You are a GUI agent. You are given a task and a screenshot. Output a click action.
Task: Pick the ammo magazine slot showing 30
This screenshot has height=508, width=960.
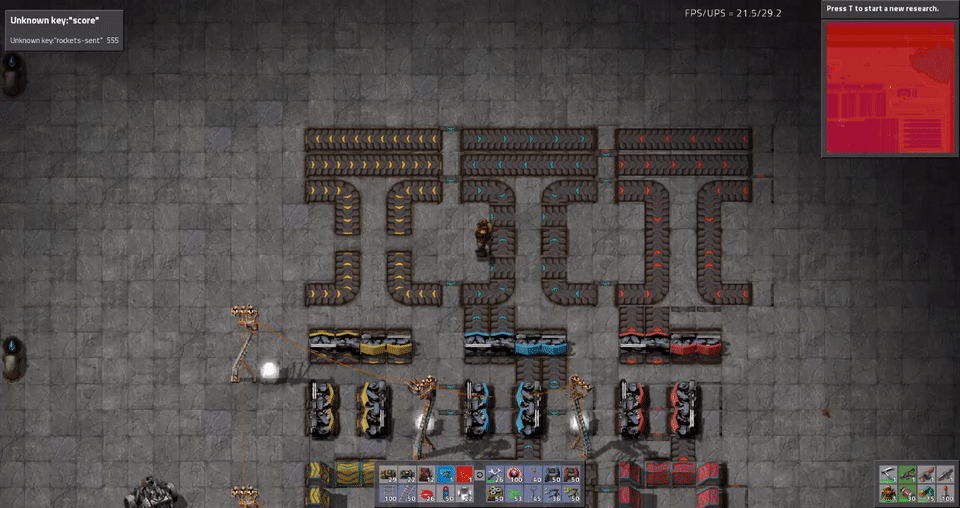(x=907, y=493)
